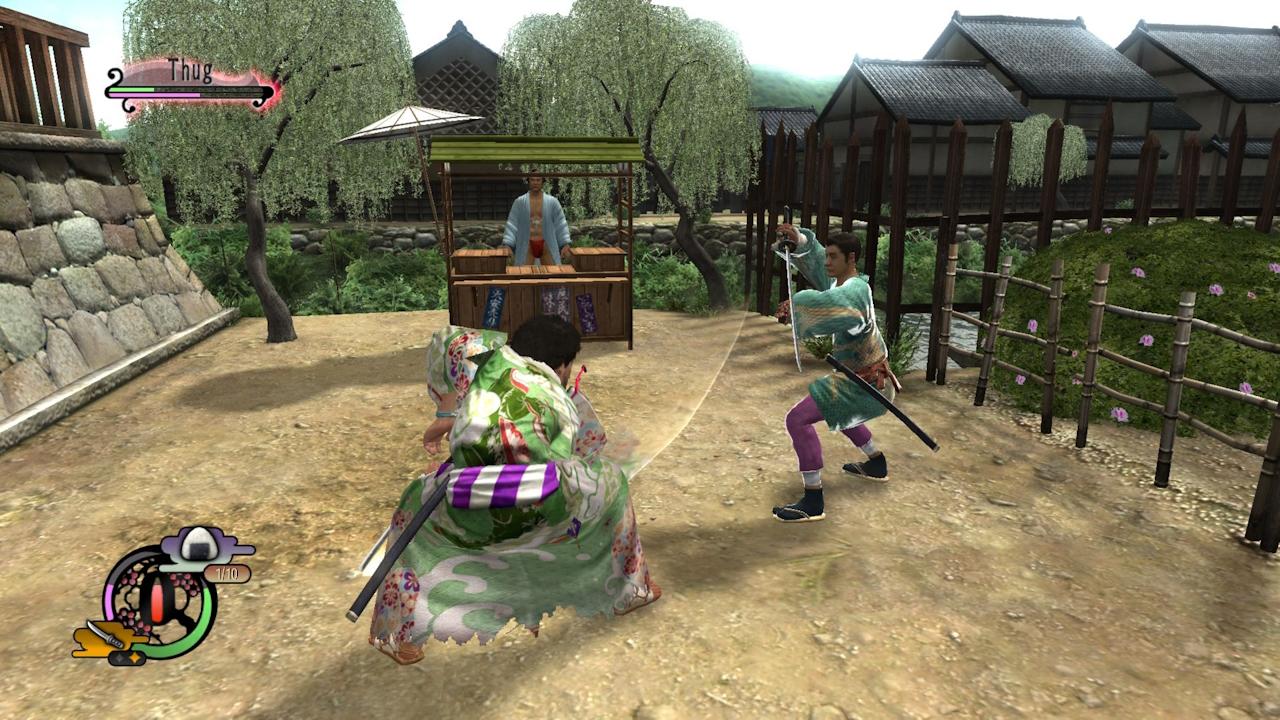Click the red sword durability indicator
This screenshot has width=1280, height=720.
(157, 600)
